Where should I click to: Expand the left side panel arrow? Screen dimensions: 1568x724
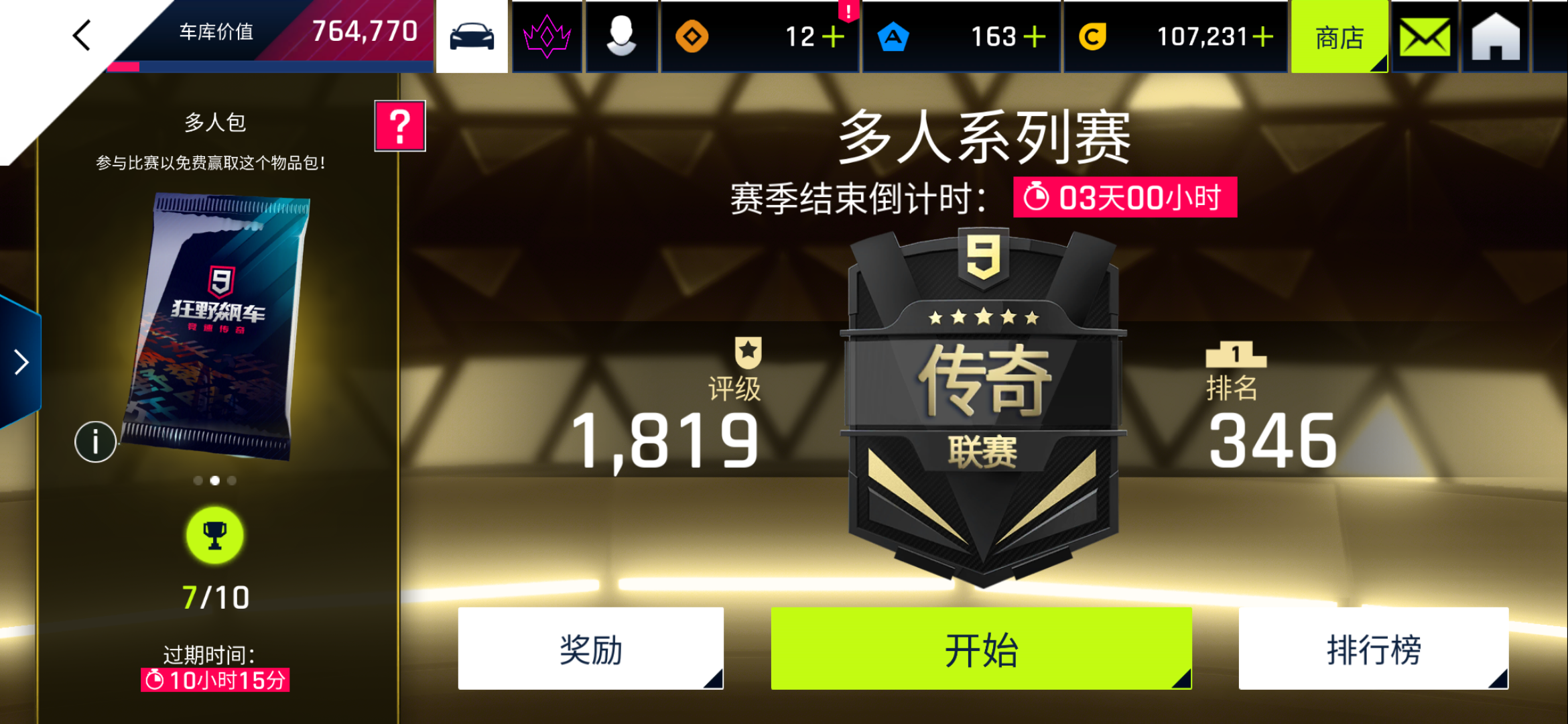(x=20, y=361)
